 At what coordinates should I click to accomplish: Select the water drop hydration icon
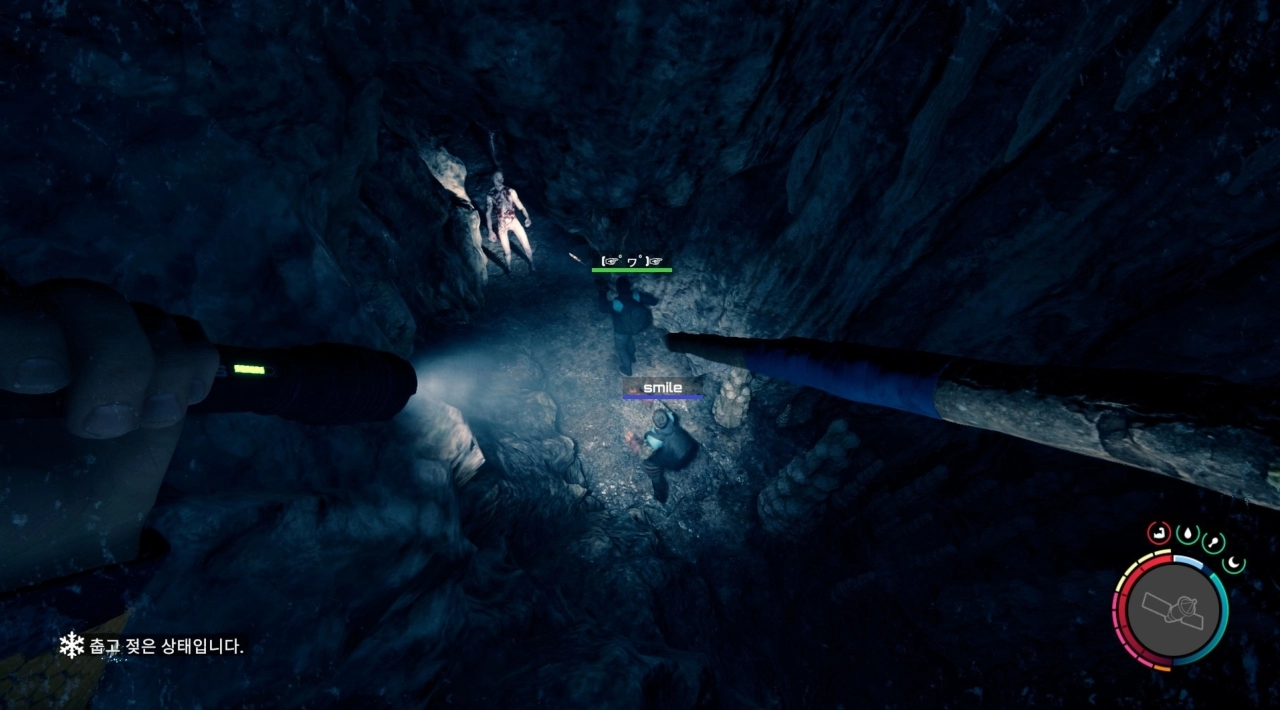click(1189, 534)
